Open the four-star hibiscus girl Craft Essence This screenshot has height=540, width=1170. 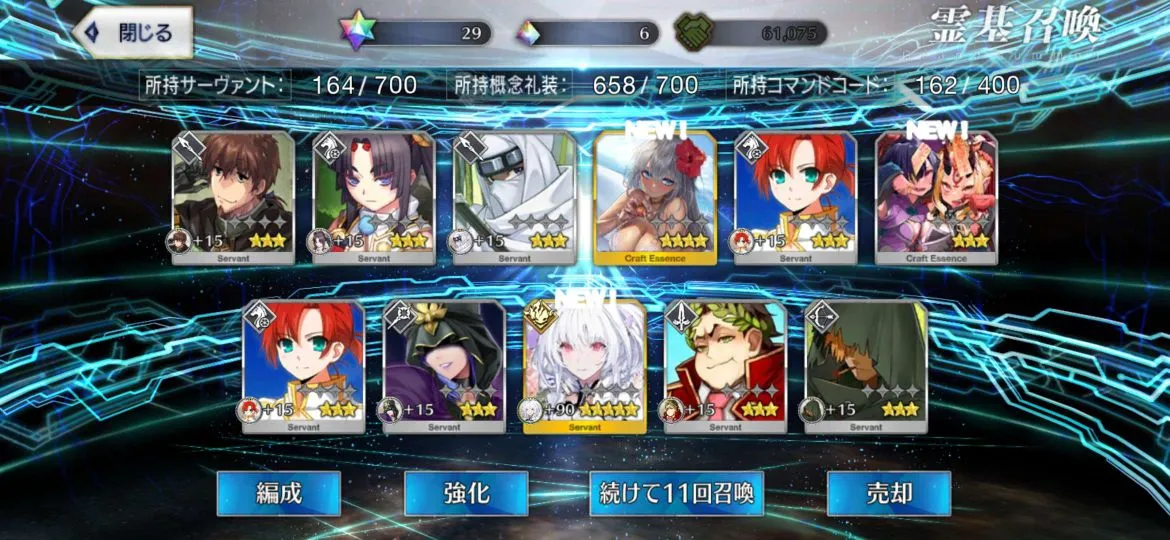tap(655, 197)
